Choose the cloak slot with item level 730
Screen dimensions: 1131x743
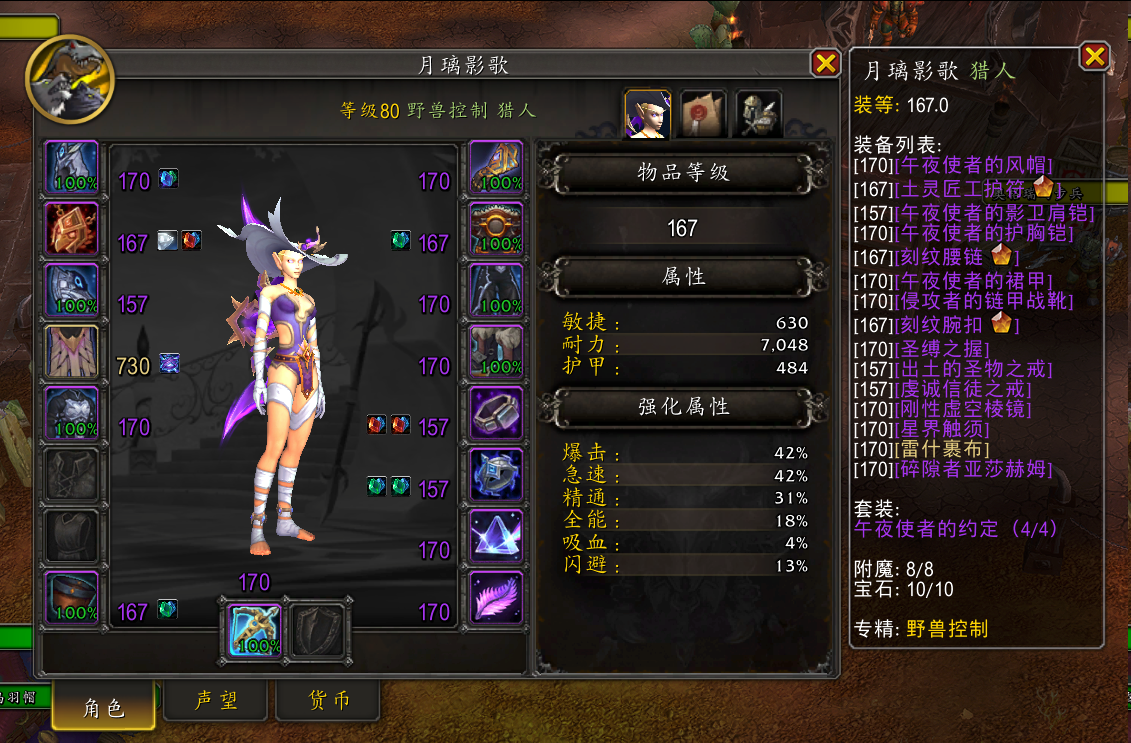click(x=72, y=352)
